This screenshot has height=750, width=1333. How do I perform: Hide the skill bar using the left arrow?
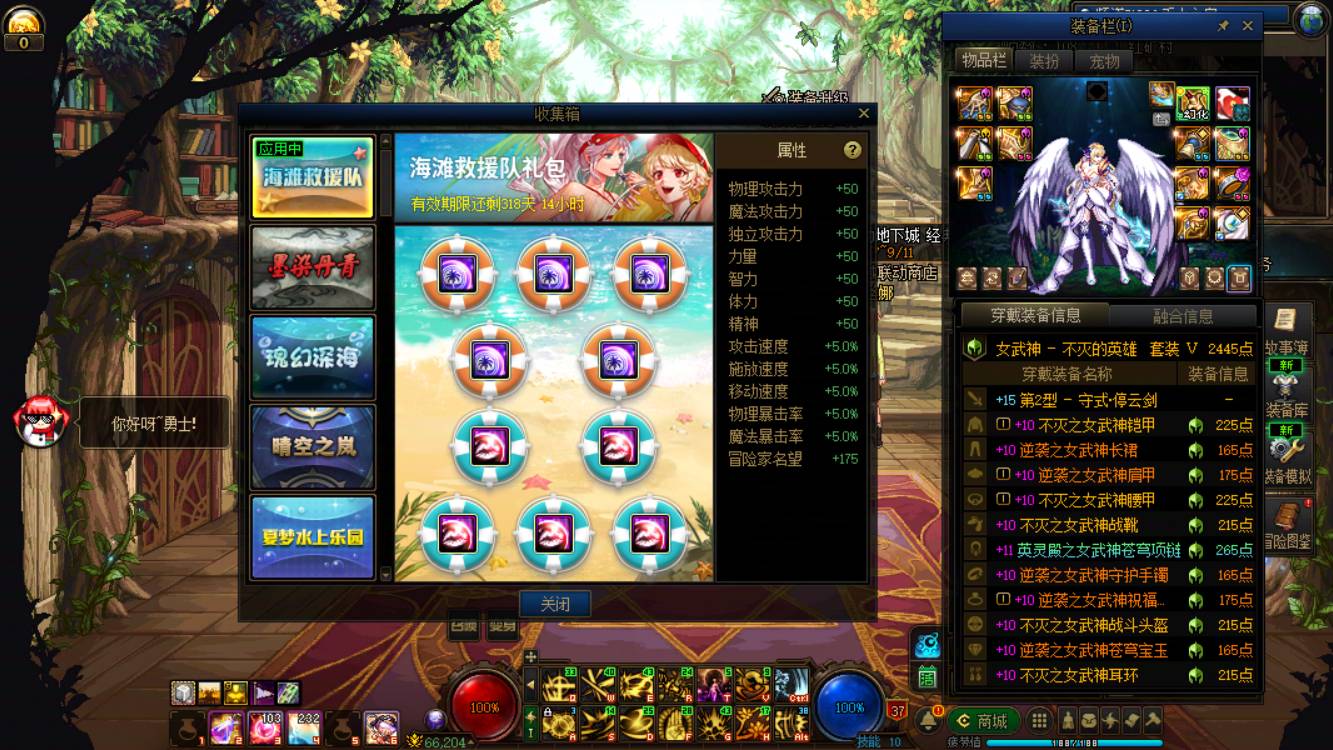[x=531, y=685]
